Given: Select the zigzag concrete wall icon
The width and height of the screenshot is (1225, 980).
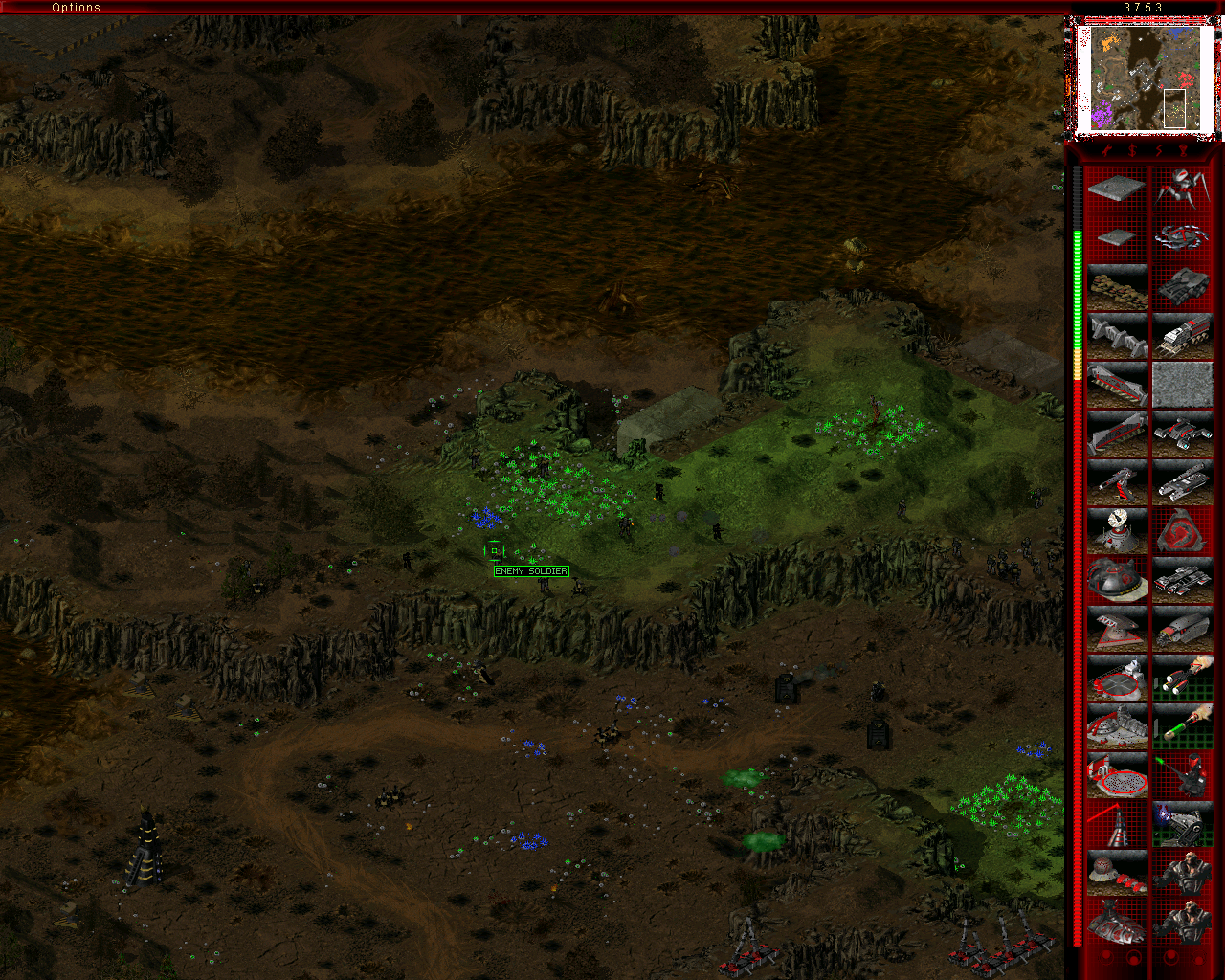Looking at the screenshot, I should tap(1117, 335).
